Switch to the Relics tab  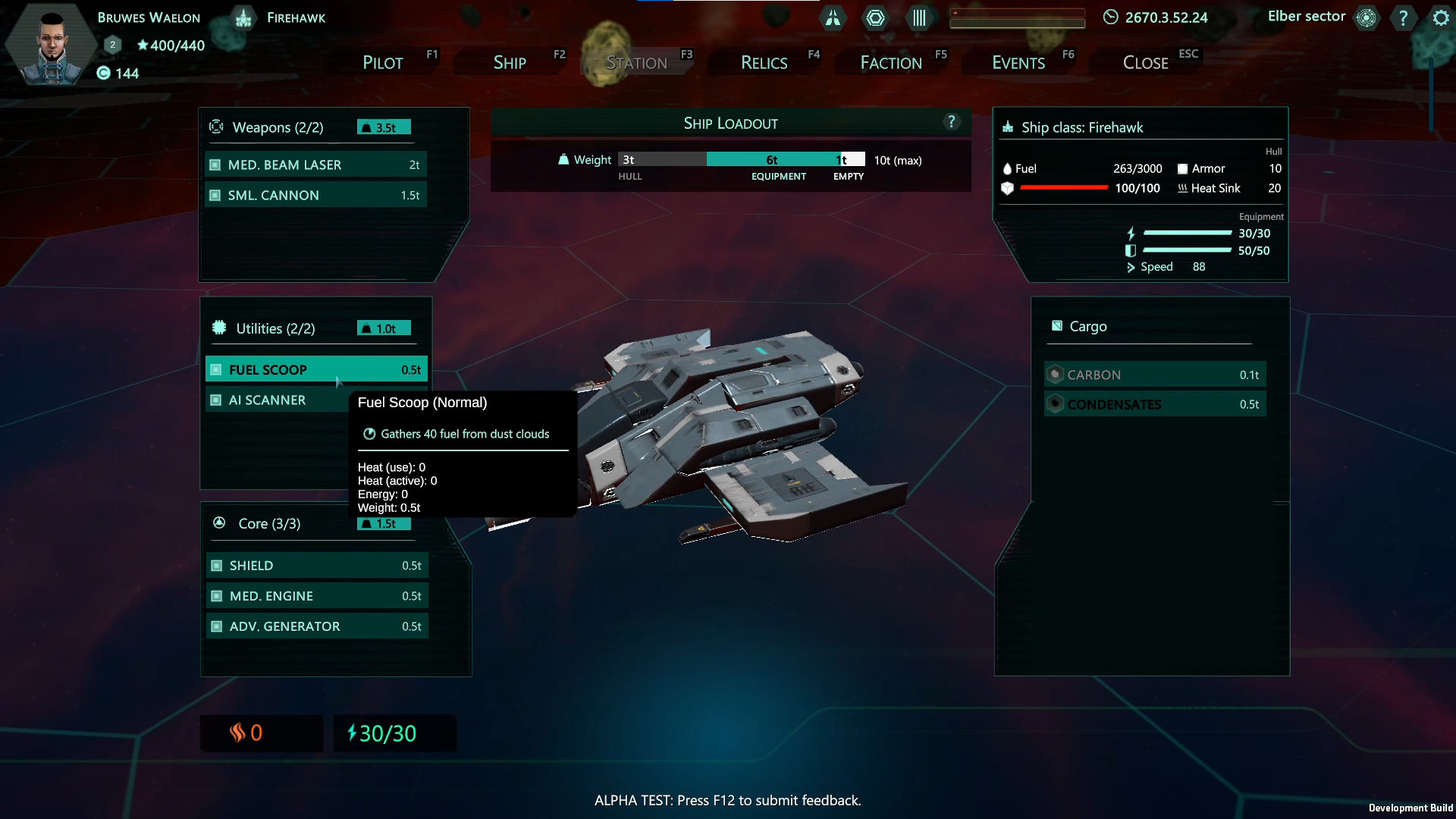pos(764,62)
